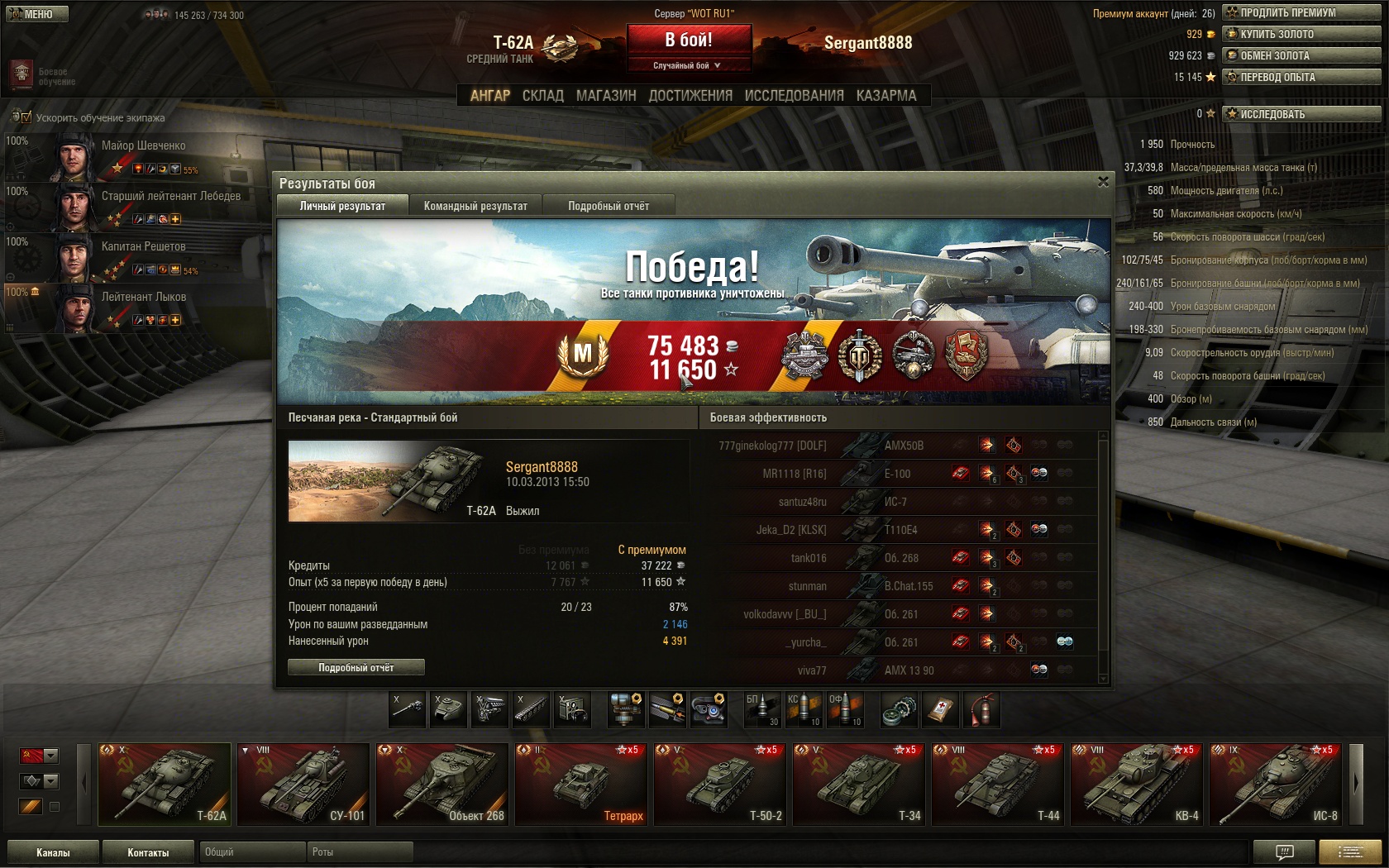The width and height of the screenshot is (1389, 868).
Task: Open the Подробный отчёт tab
Action: [609, 206]
